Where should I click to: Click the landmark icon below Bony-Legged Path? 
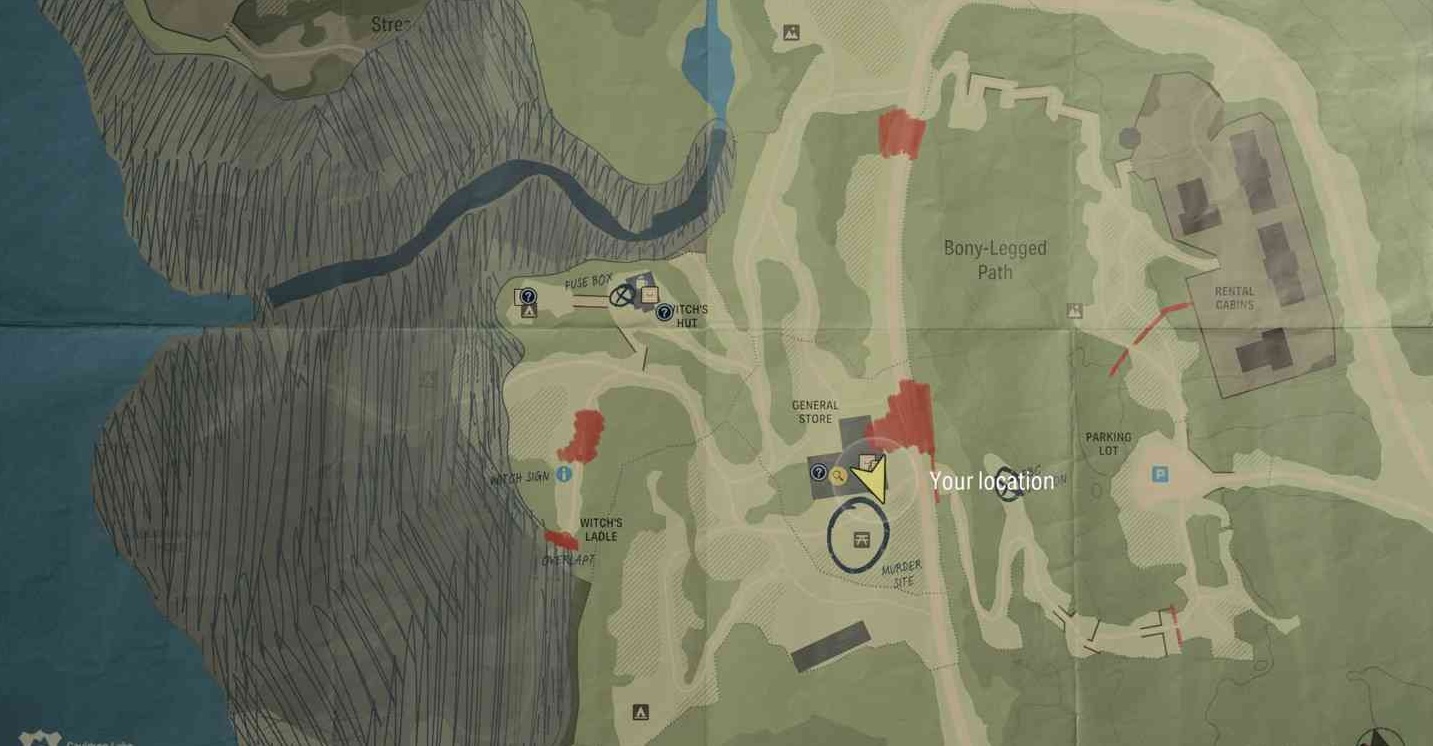click(1075, 311)
